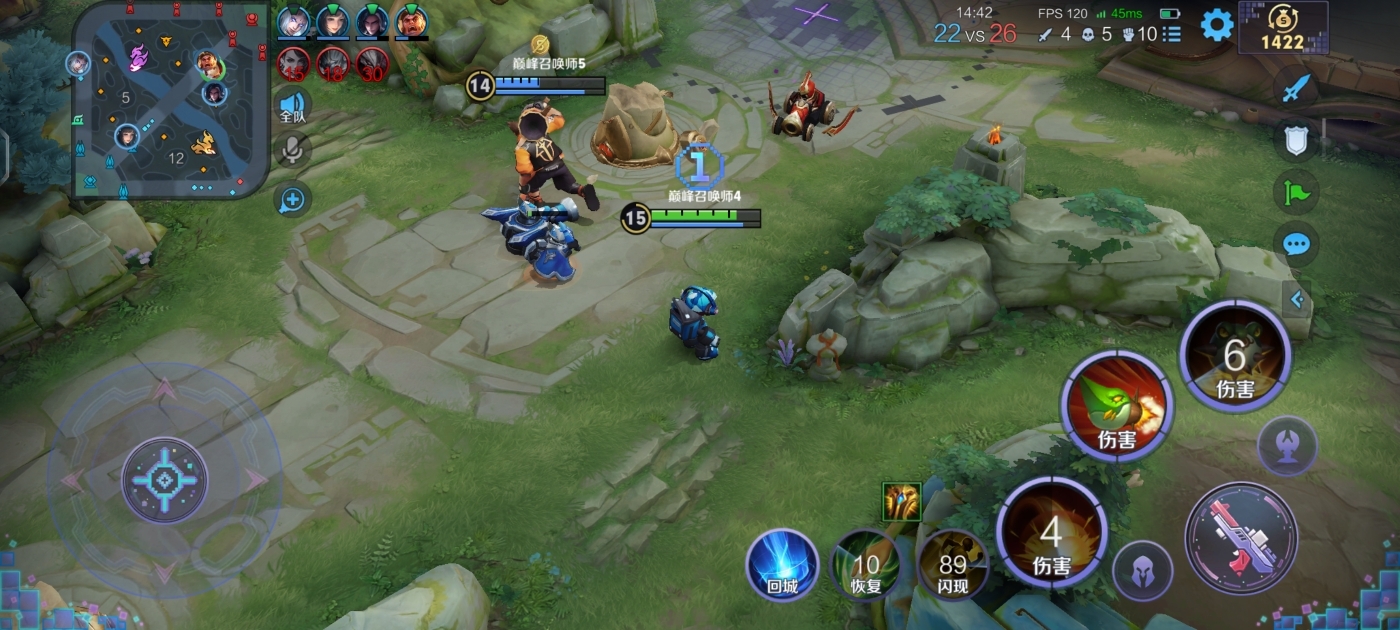
Task: Use the equipped active item above skills
Action: (901, 501)
